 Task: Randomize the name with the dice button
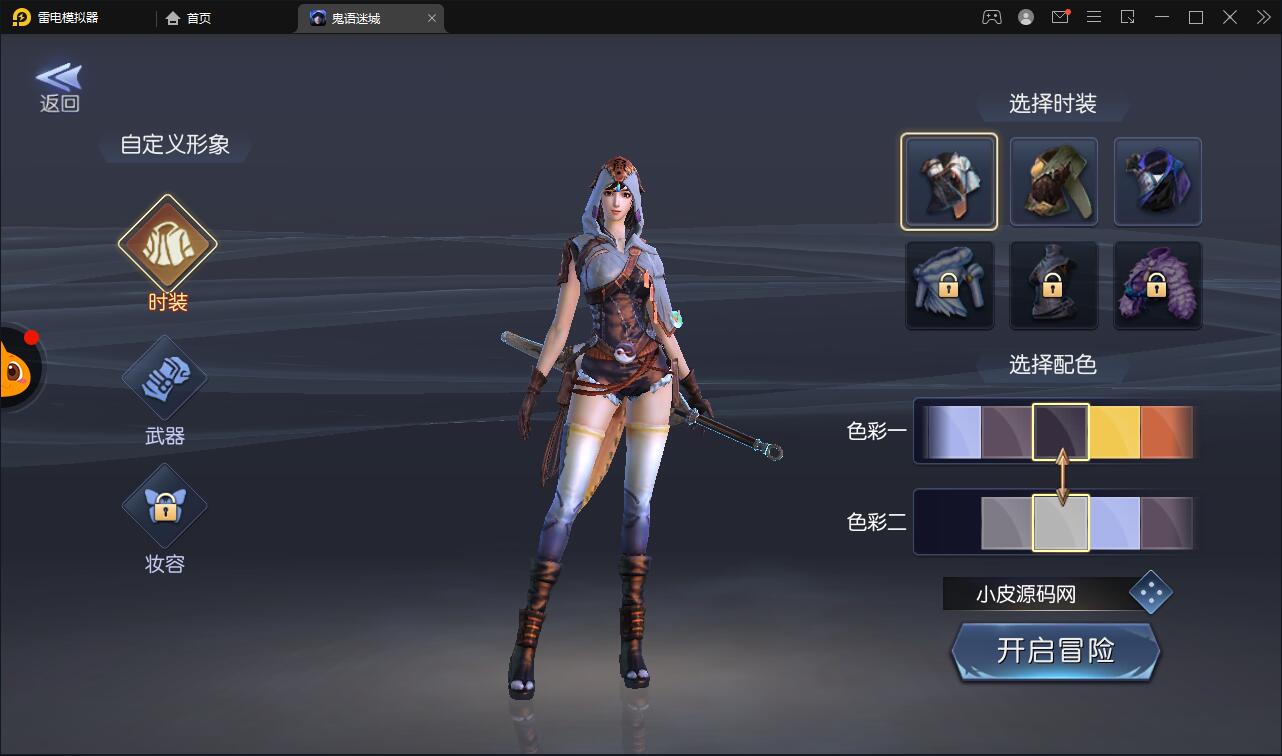click(x=1150, y=594)
